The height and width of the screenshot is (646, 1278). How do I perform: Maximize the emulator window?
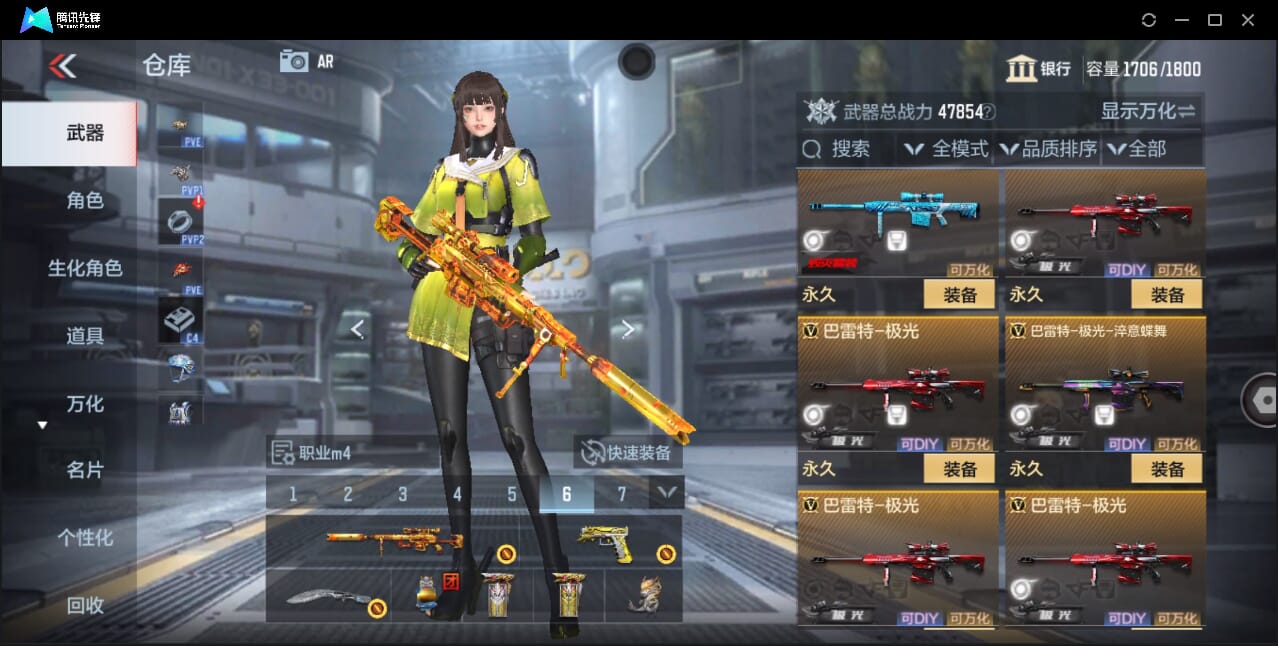(x=1215, y=20)
